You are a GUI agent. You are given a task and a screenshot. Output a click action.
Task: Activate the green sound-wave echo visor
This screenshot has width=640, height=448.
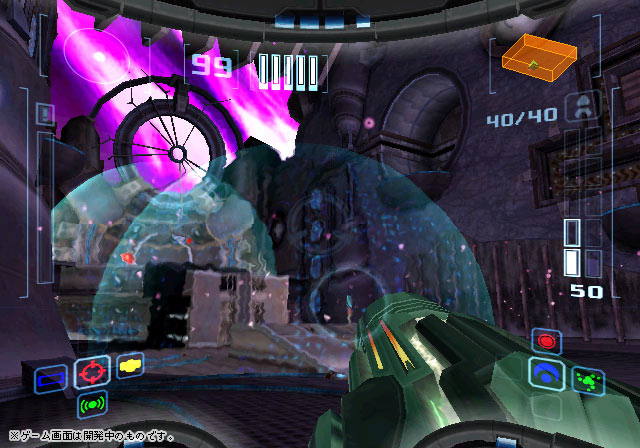(92, 406)
